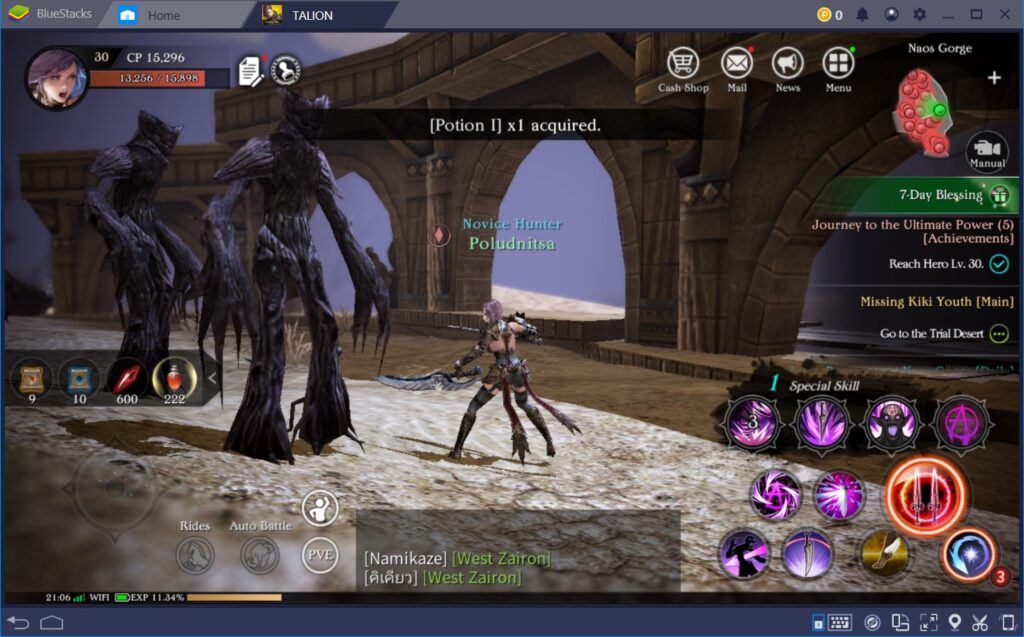Open the Cash Shop

pyautogui.click(x=683, y=64)
